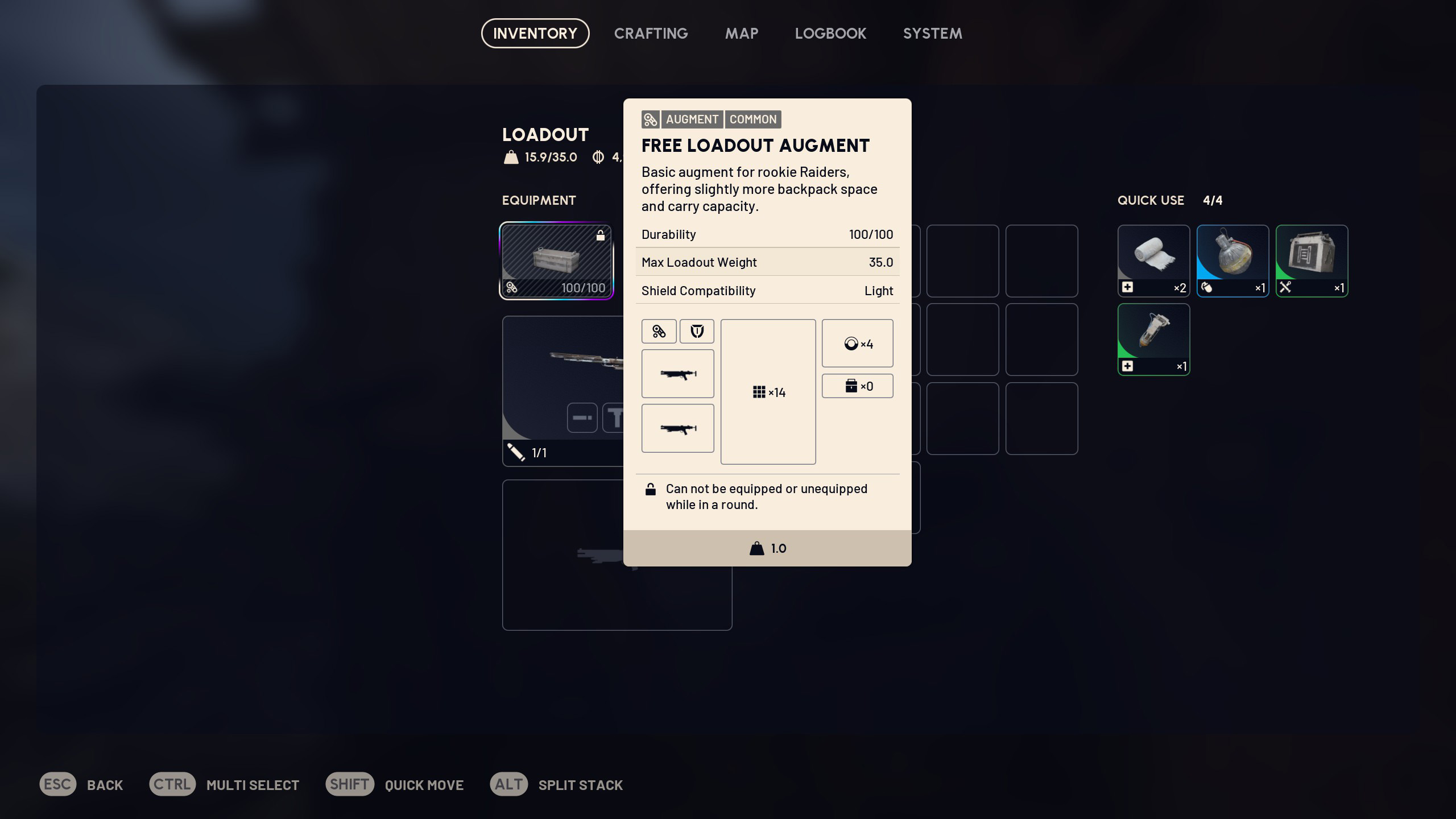Switch to the Inventory tab
This screenshot has width=1456, height=819.
[535, 34]
